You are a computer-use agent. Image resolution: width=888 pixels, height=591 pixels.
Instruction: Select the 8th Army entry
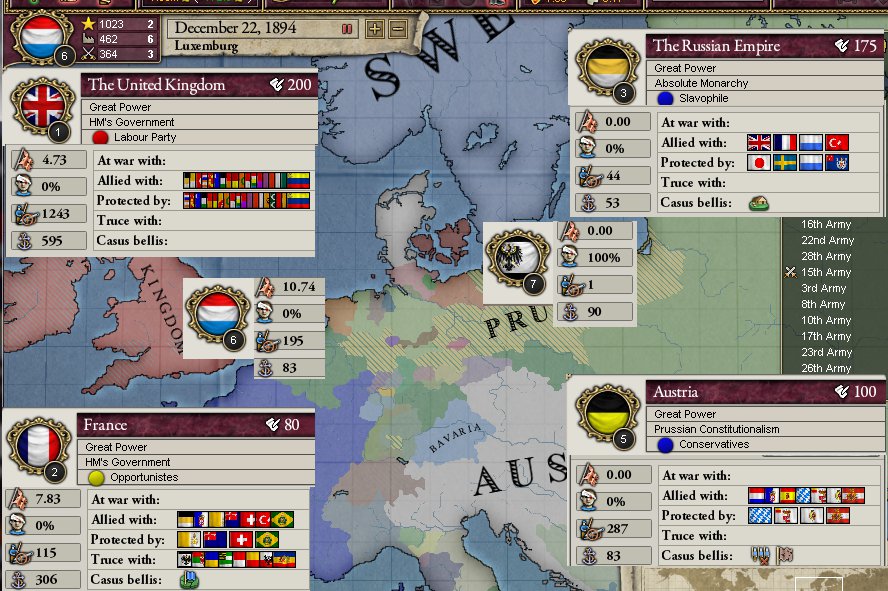click(x=823, y=304)
